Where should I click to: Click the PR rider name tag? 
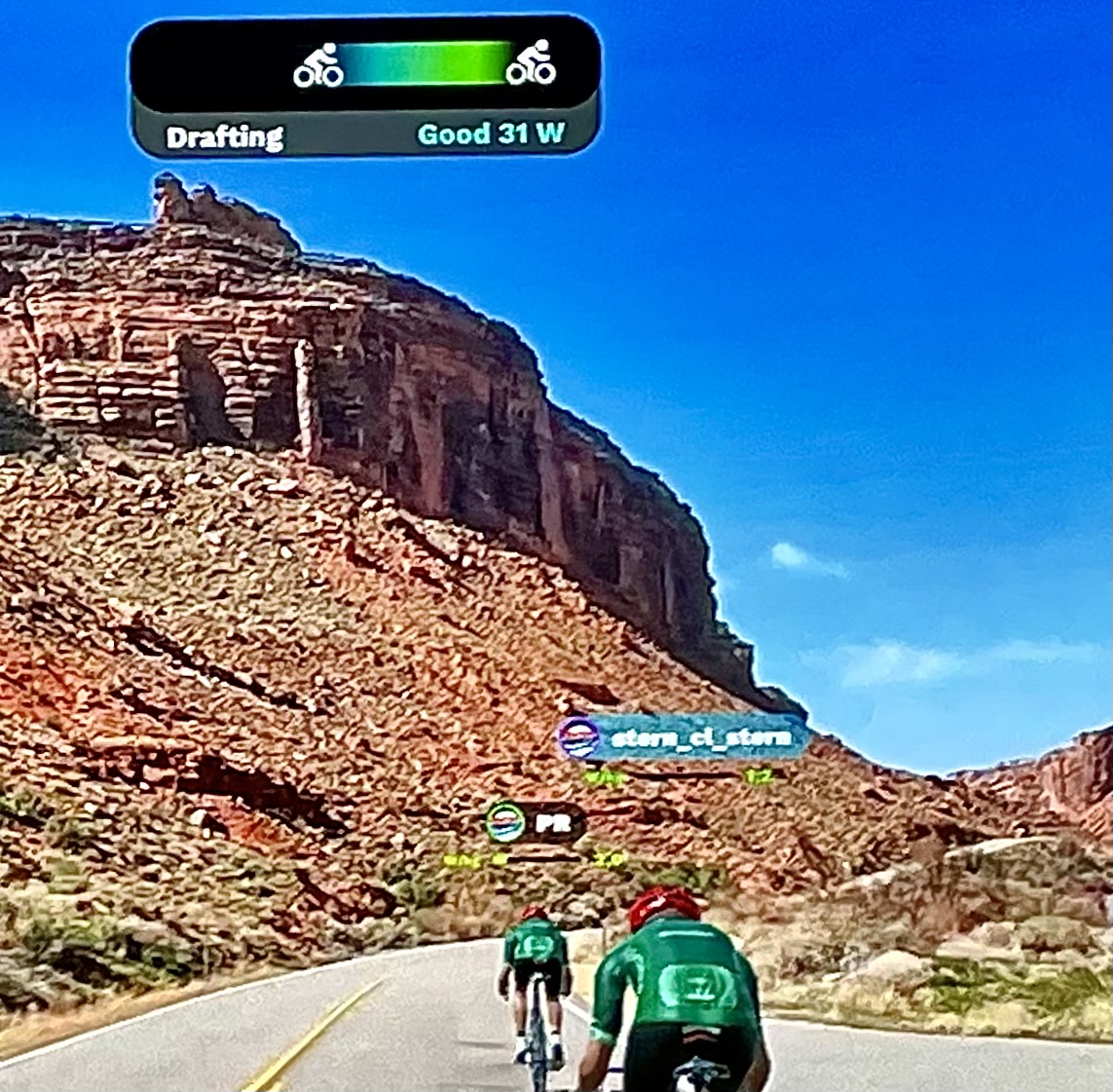tap(535, 823)
